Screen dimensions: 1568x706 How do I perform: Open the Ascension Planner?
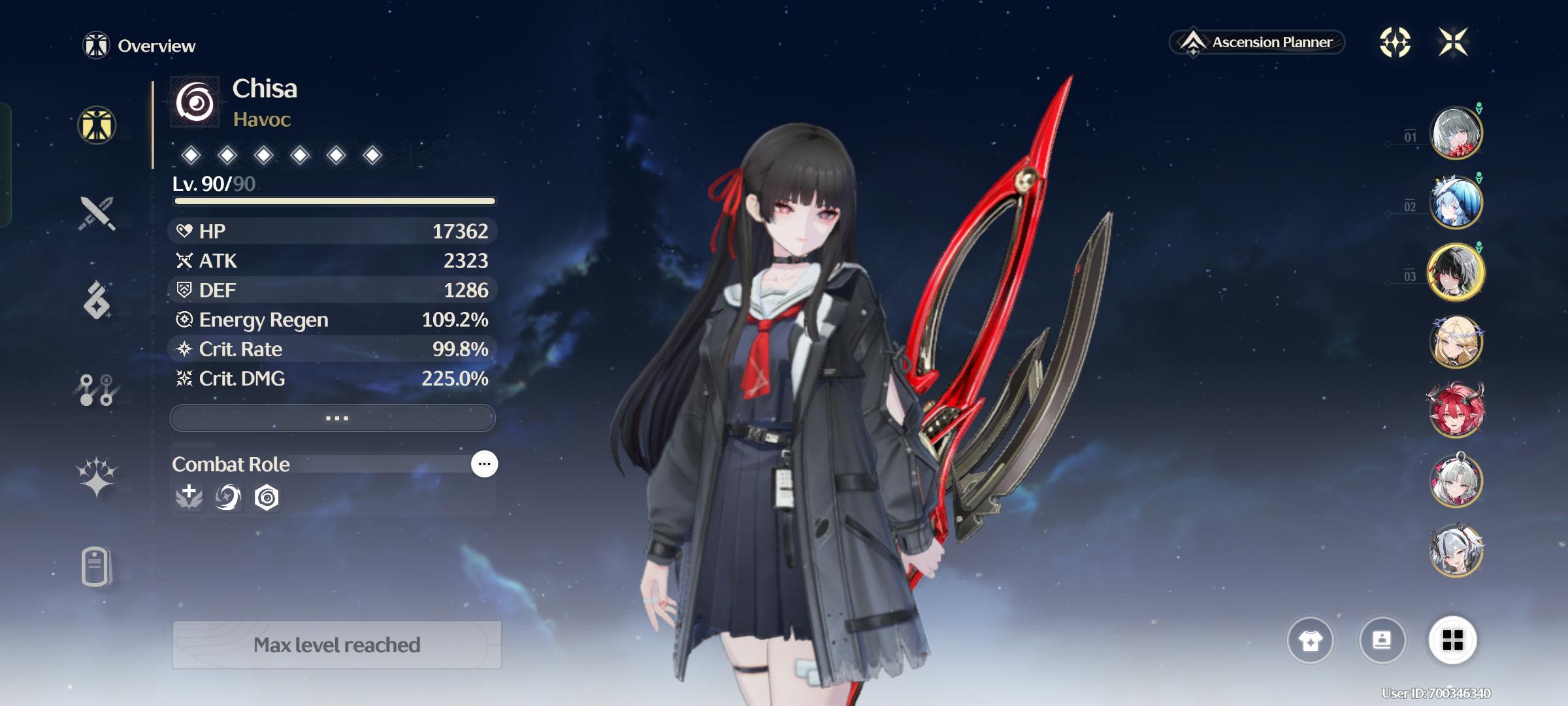(1257, 42)
